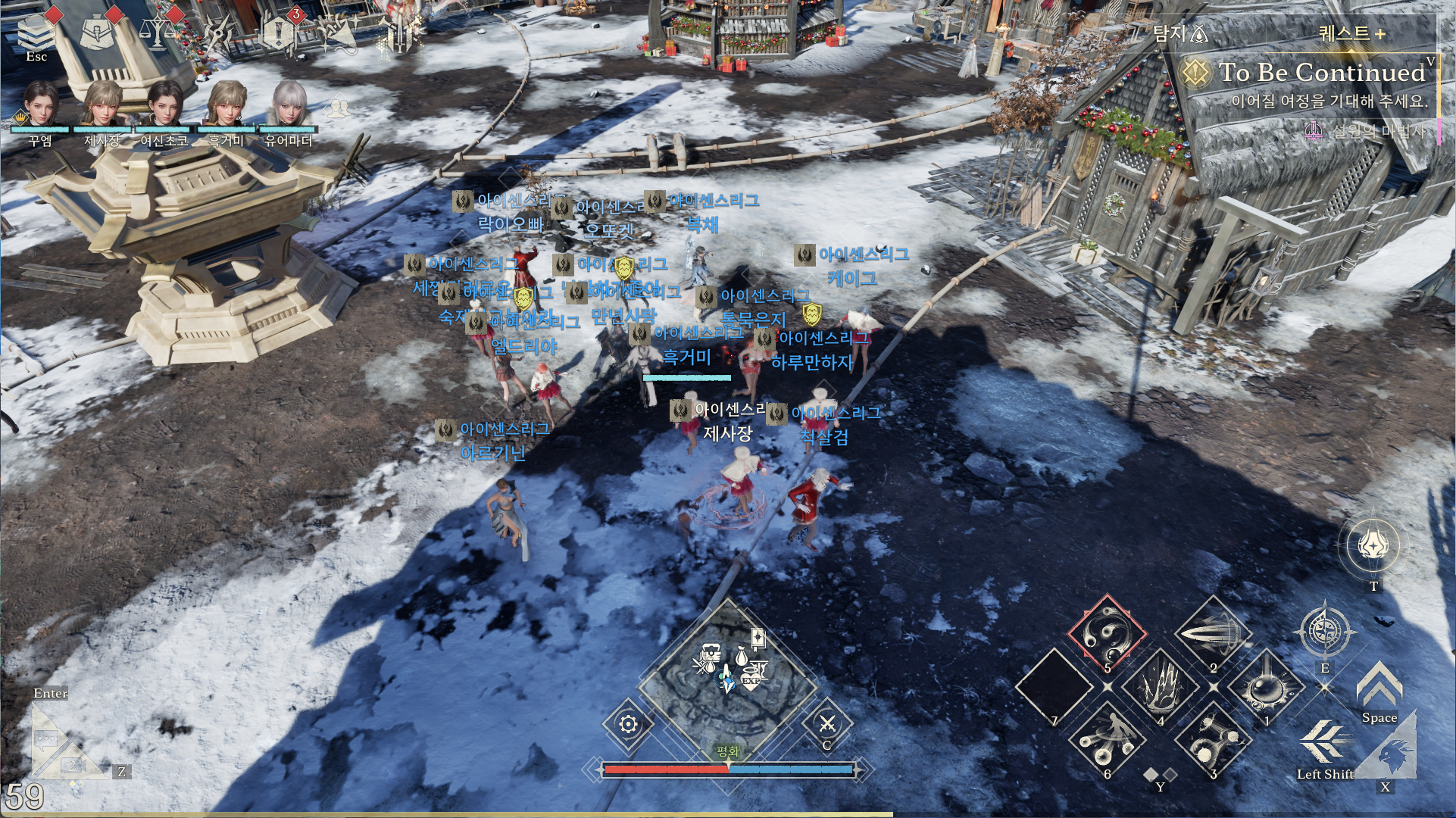Open the stacked-layers main menu icon

36,31
